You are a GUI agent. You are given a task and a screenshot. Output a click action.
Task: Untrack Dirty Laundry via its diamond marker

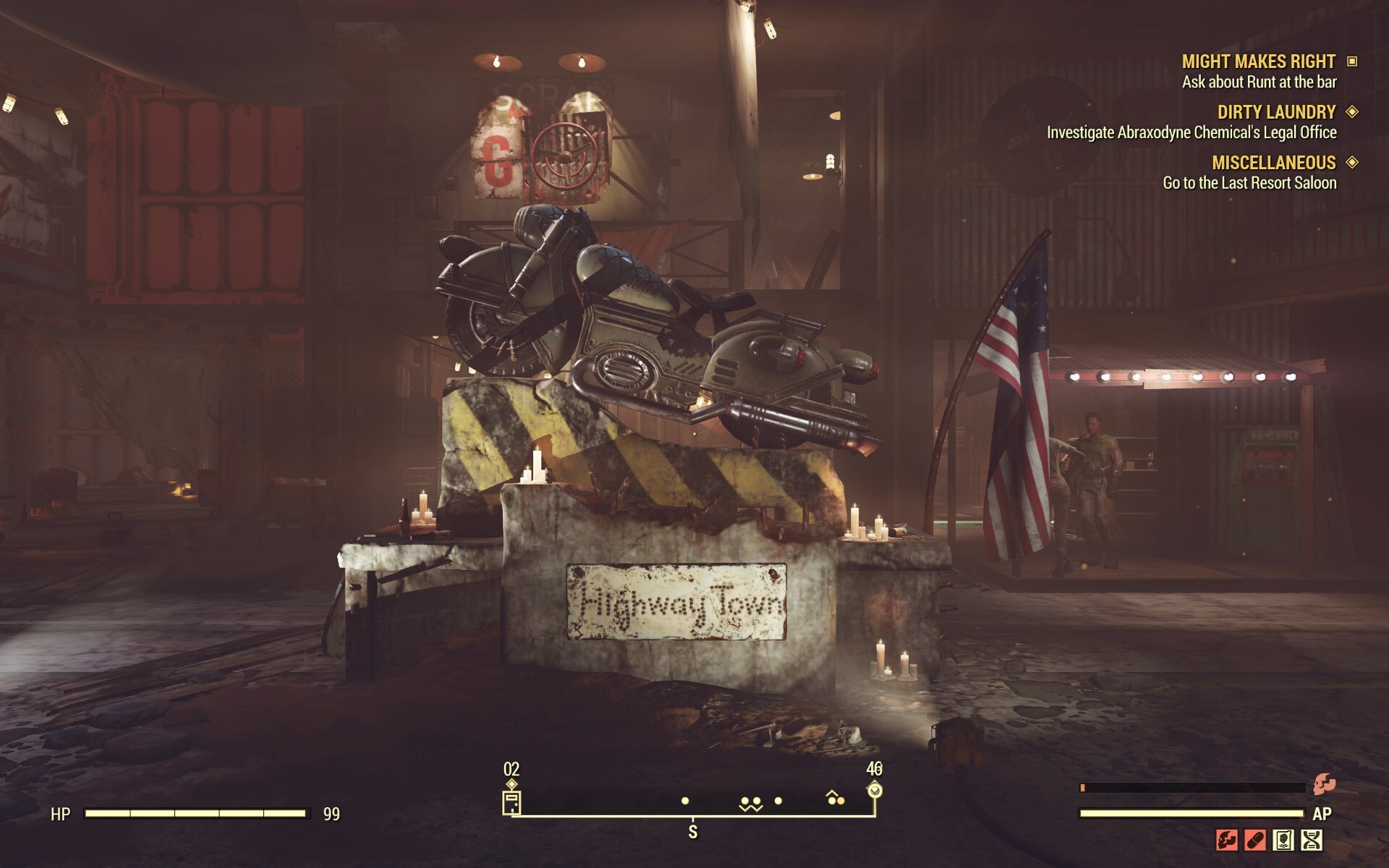point(1351,113)
